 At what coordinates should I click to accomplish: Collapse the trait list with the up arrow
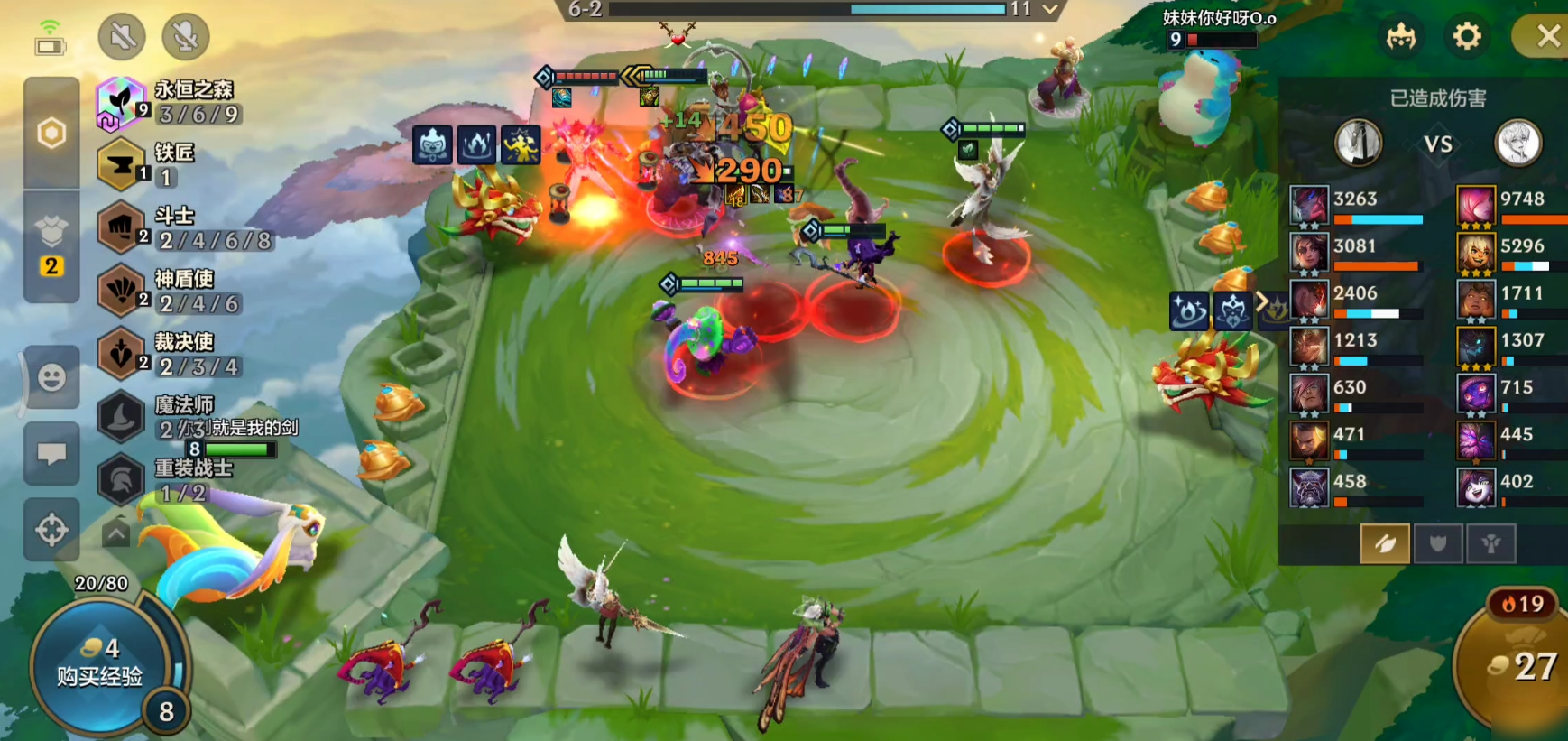click(116, 533)
